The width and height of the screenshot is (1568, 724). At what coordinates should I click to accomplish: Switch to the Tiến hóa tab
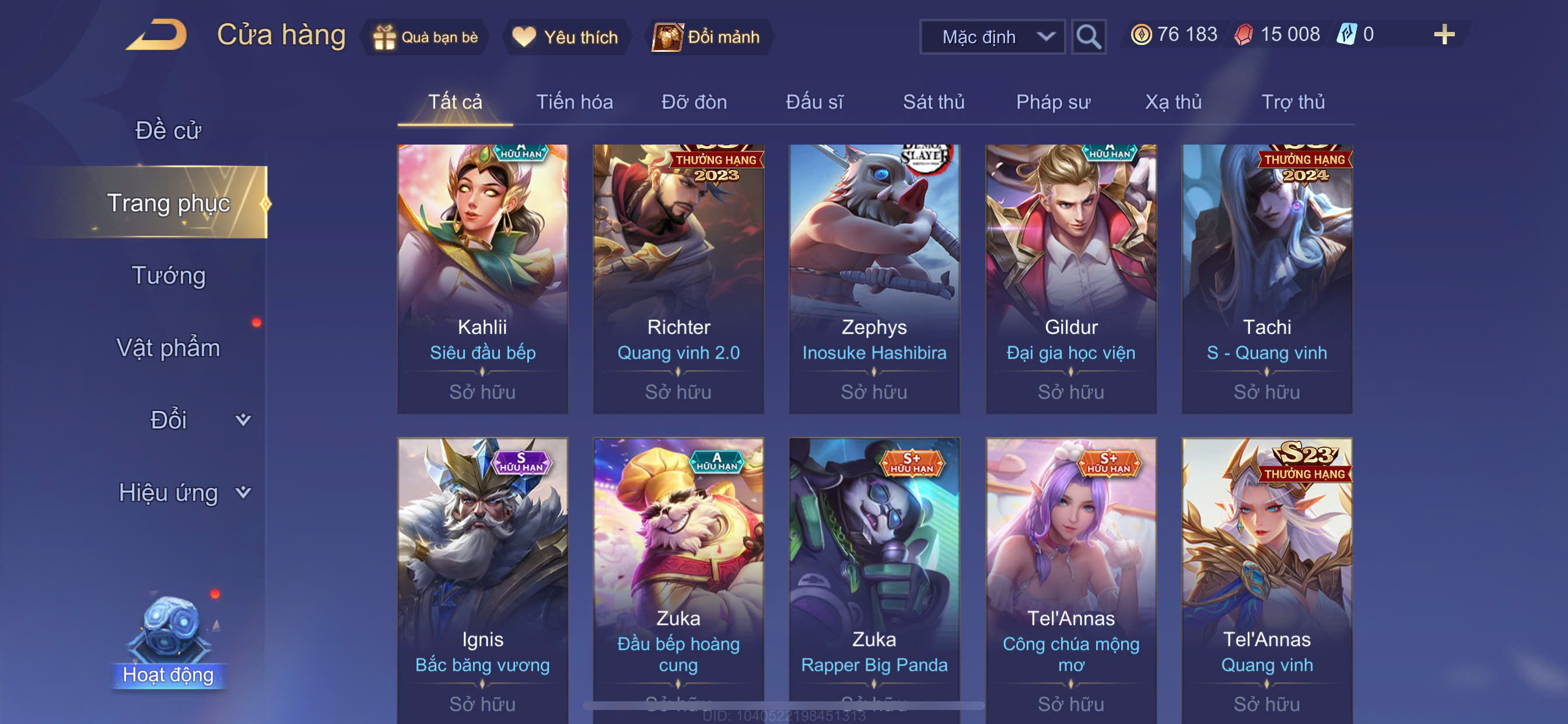pyautogui.click(x=574, y=102)
